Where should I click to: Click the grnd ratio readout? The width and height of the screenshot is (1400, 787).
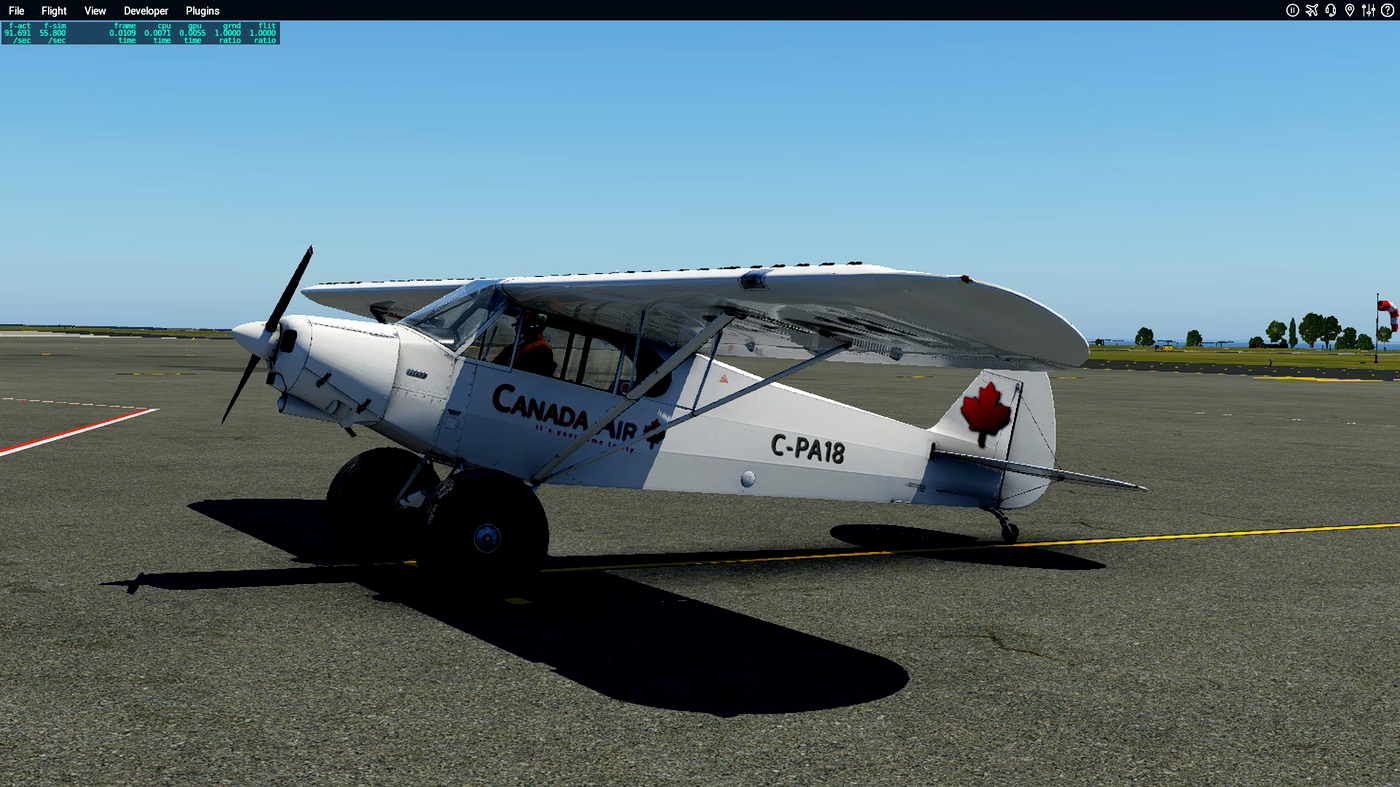click(x=226, y=32)
